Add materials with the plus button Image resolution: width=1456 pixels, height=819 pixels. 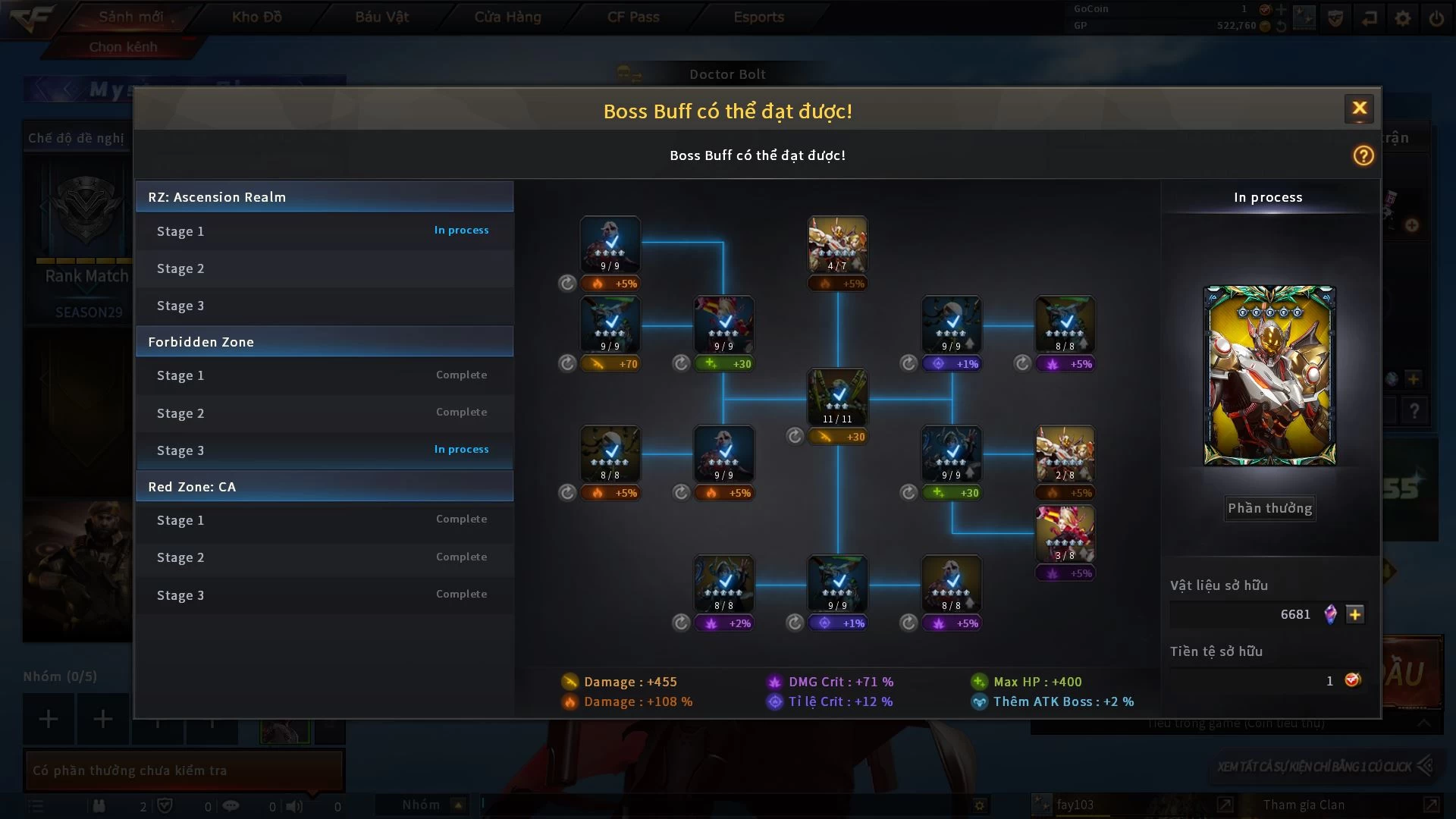(1355, 614)
